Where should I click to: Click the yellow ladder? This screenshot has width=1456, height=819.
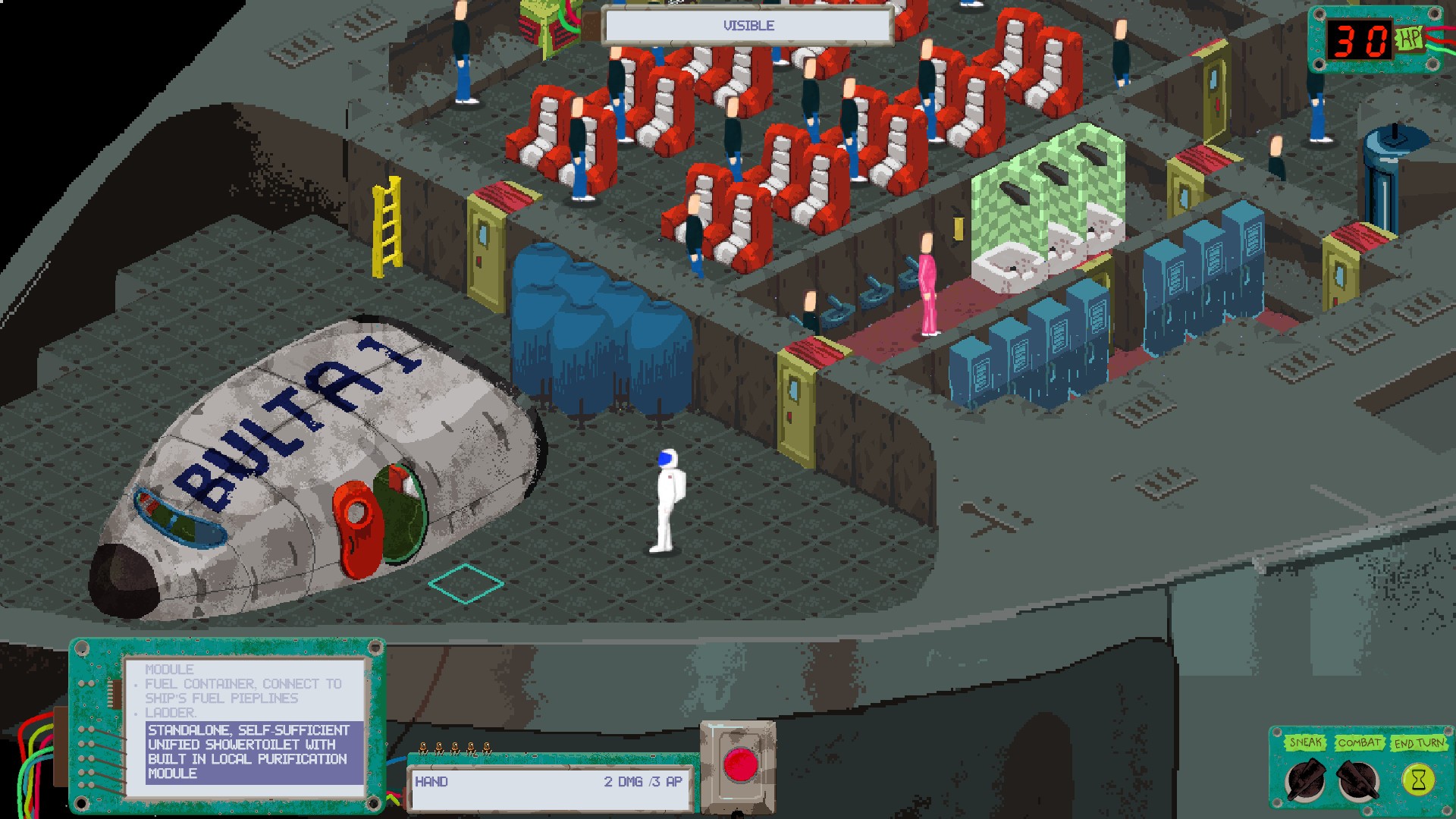point(388,227)
